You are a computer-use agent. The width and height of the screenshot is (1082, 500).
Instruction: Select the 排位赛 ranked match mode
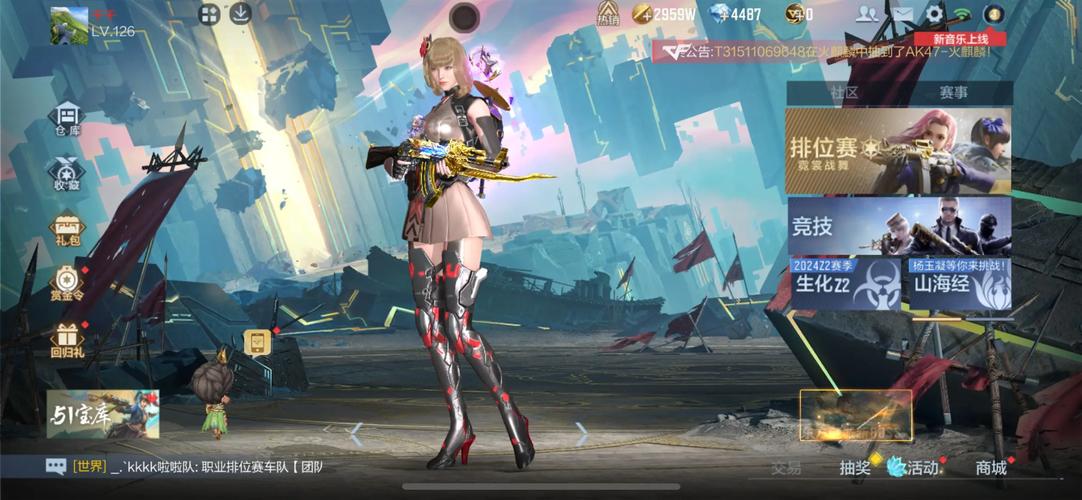897,151
